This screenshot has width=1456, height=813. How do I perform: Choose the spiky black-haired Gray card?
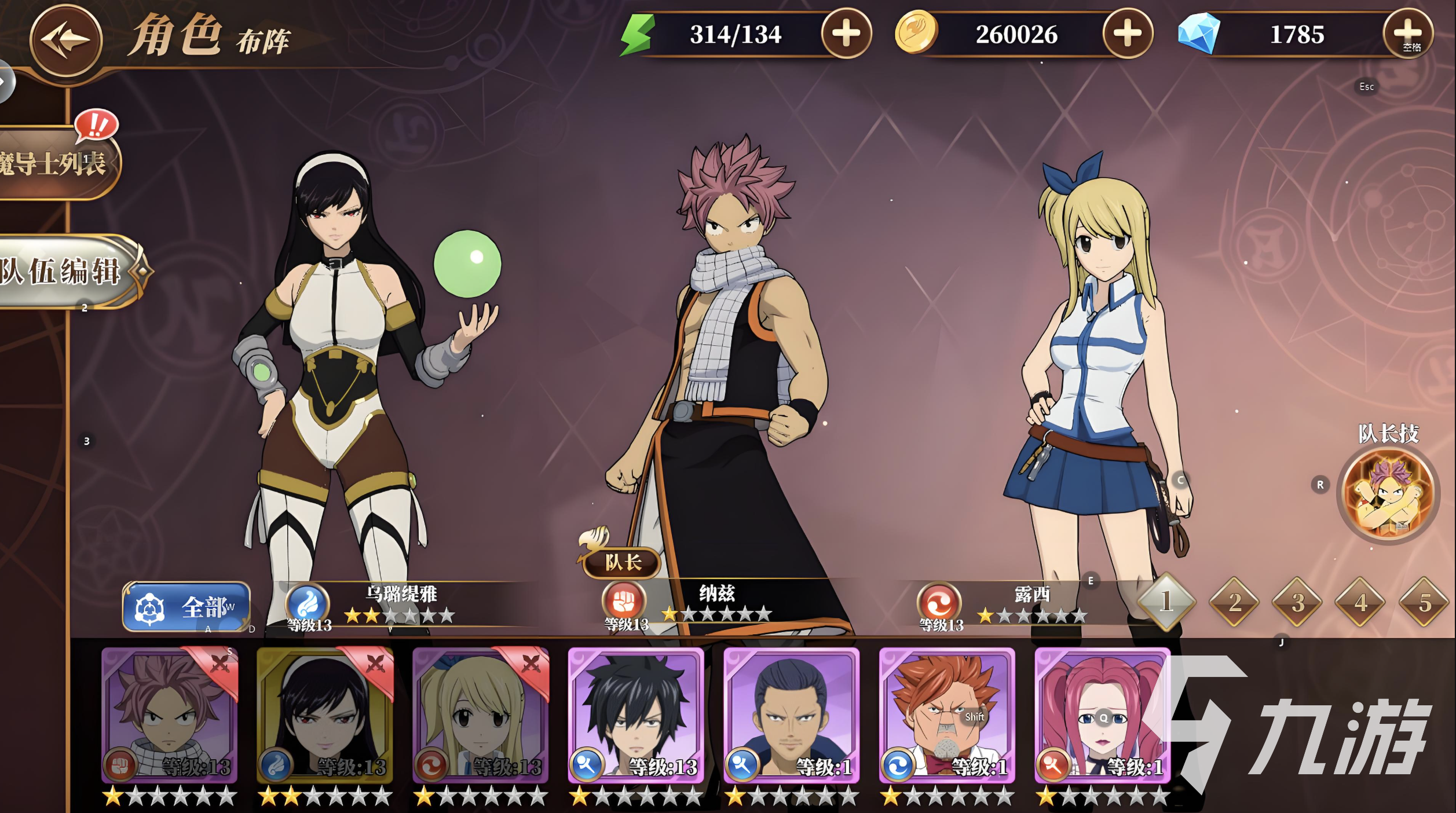635,716
